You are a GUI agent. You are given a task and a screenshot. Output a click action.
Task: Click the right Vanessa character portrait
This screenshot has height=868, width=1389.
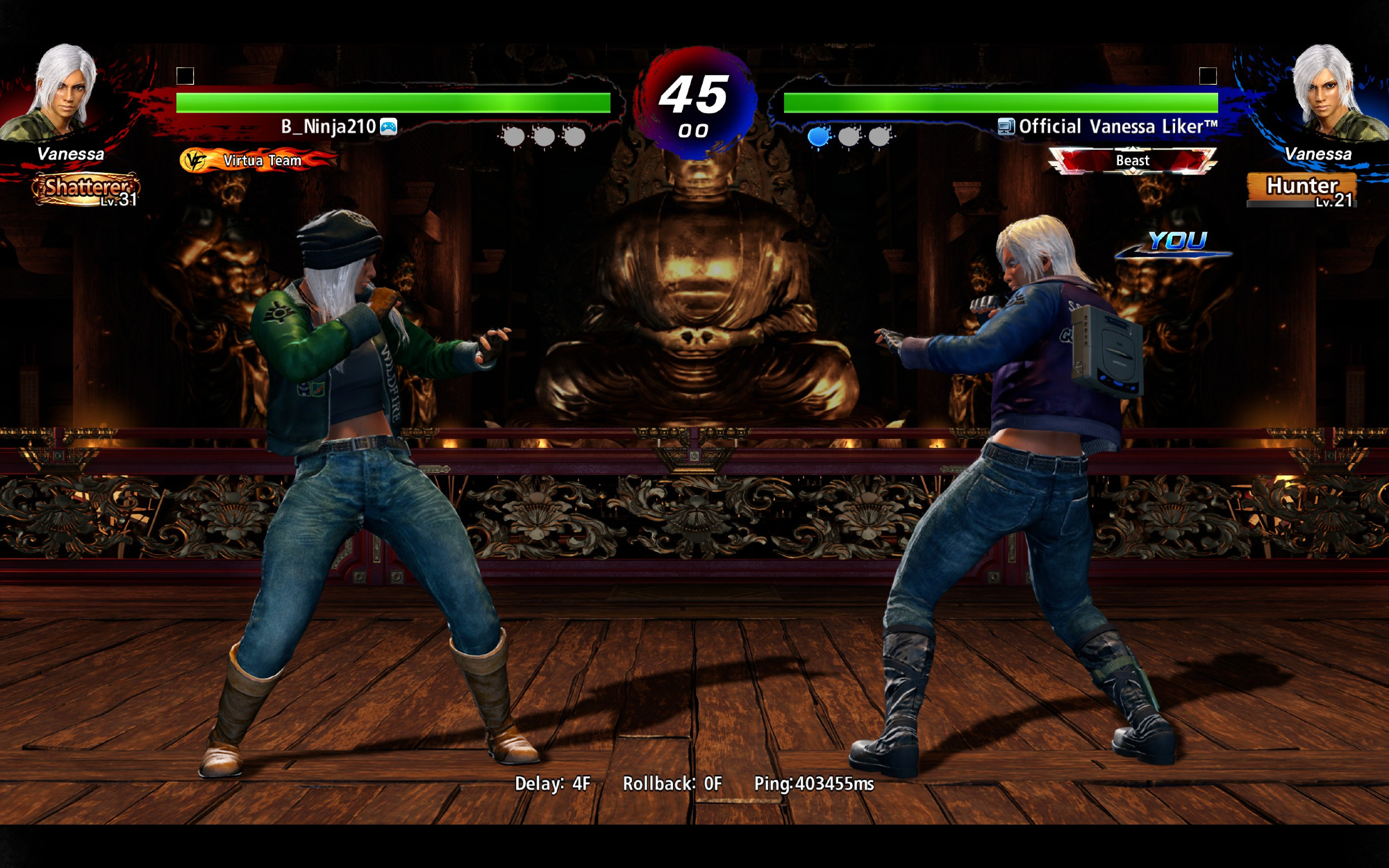click(1327, 90)
